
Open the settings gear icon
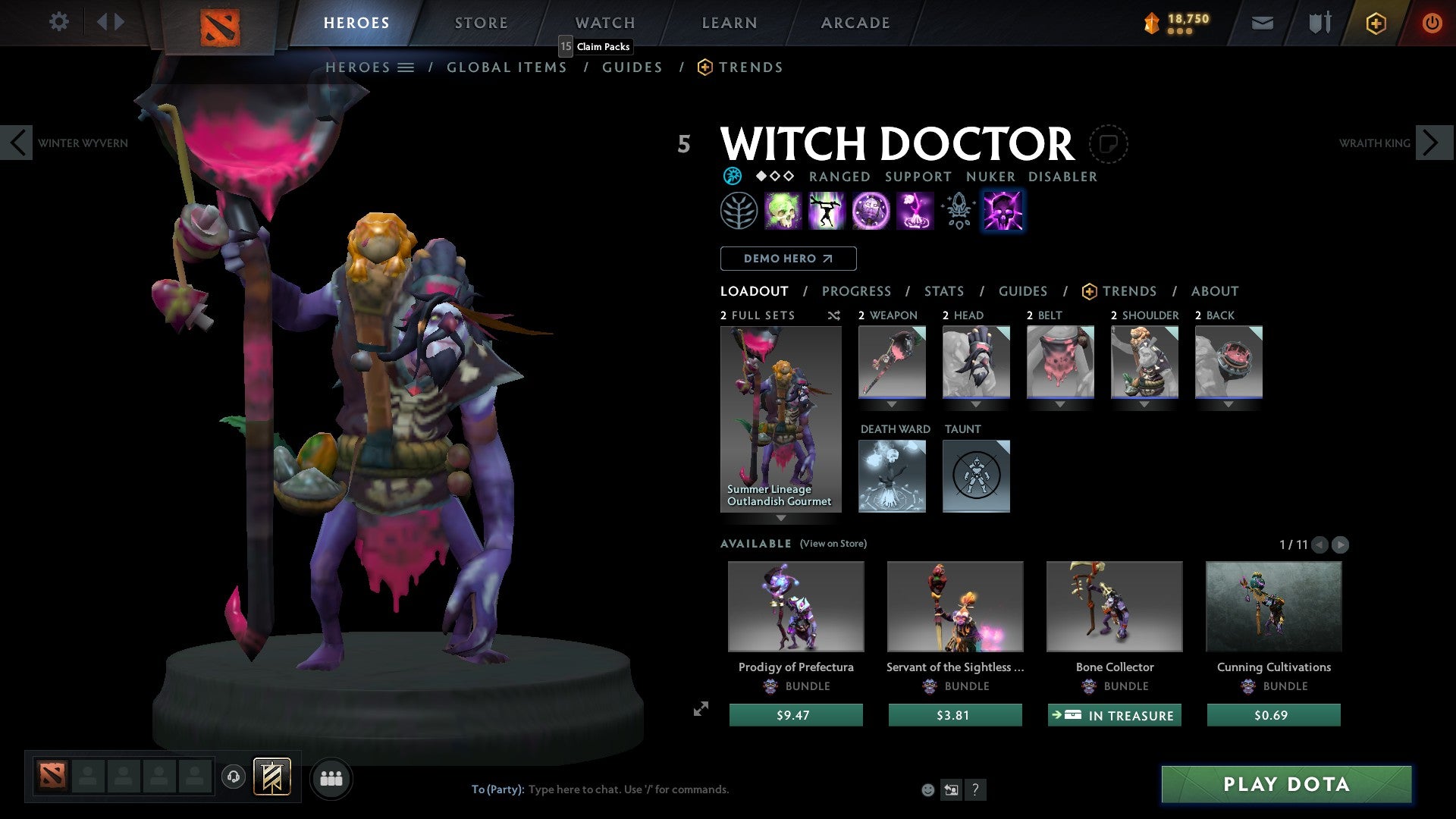click(58, 22)
